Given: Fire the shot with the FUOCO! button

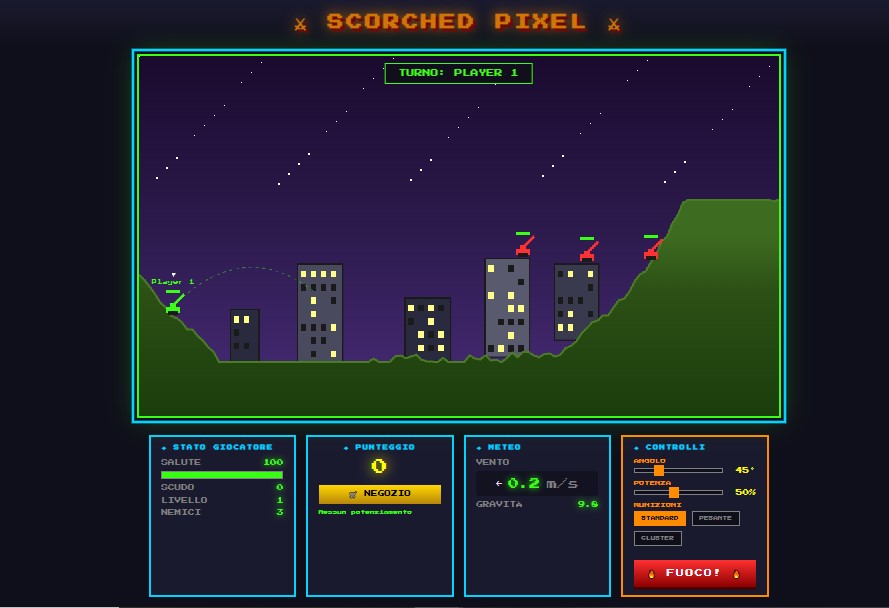Looking at the screenshot, I should [694, 573].
